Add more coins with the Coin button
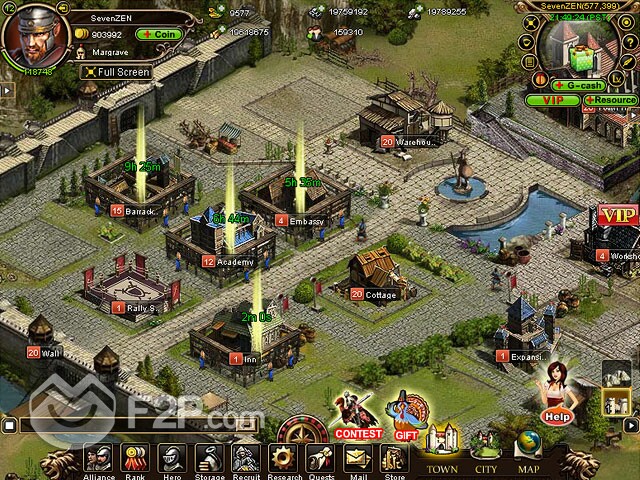 pos(158,34)
